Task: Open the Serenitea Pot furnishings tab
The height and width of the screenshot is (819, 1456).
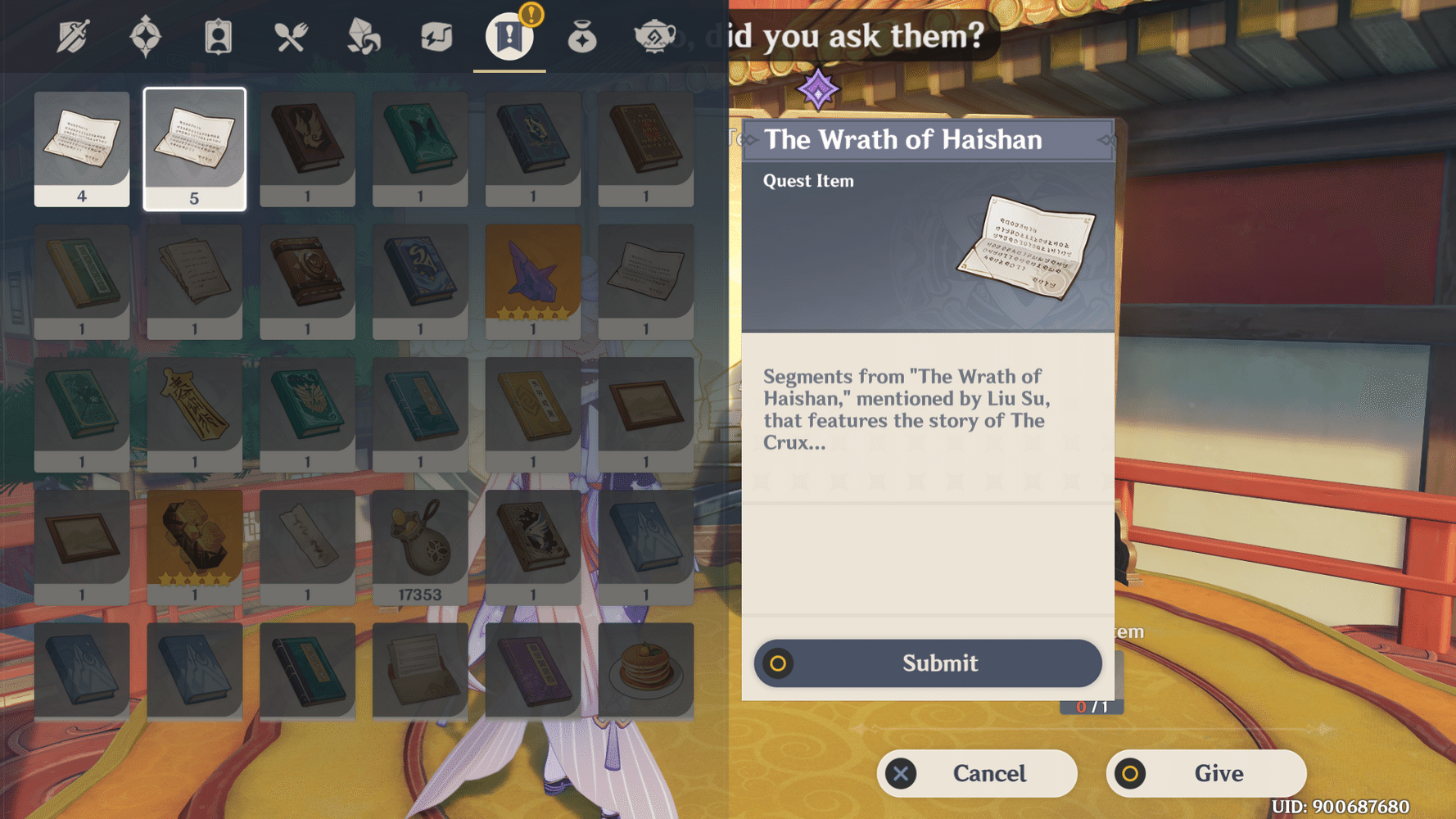Action: tap(654, 37)
